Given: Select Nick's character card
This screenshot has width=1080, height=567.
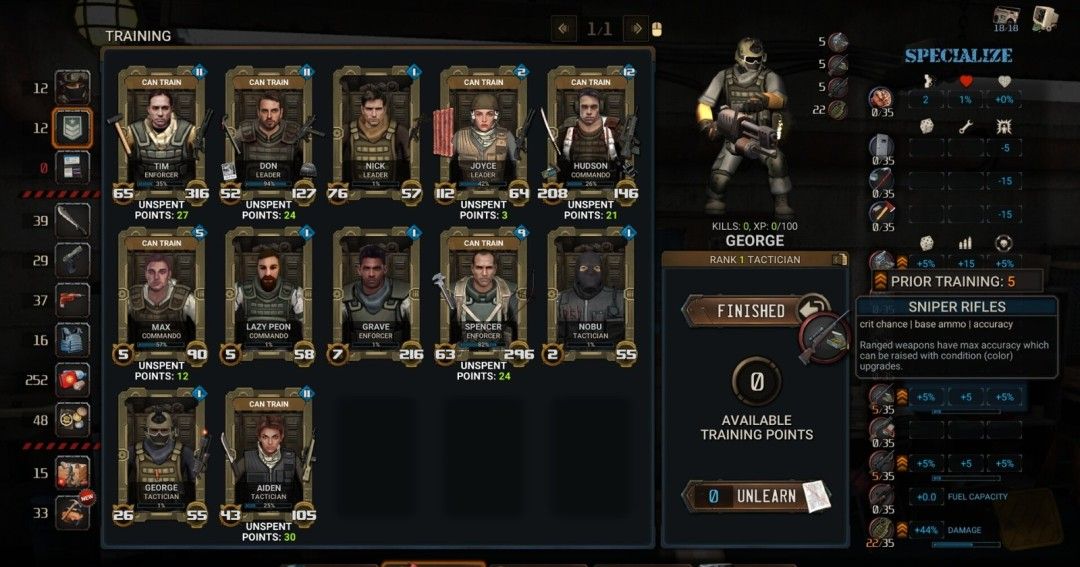Looking at the screenshot, I should pyautogui.click(x=376, y=135).
